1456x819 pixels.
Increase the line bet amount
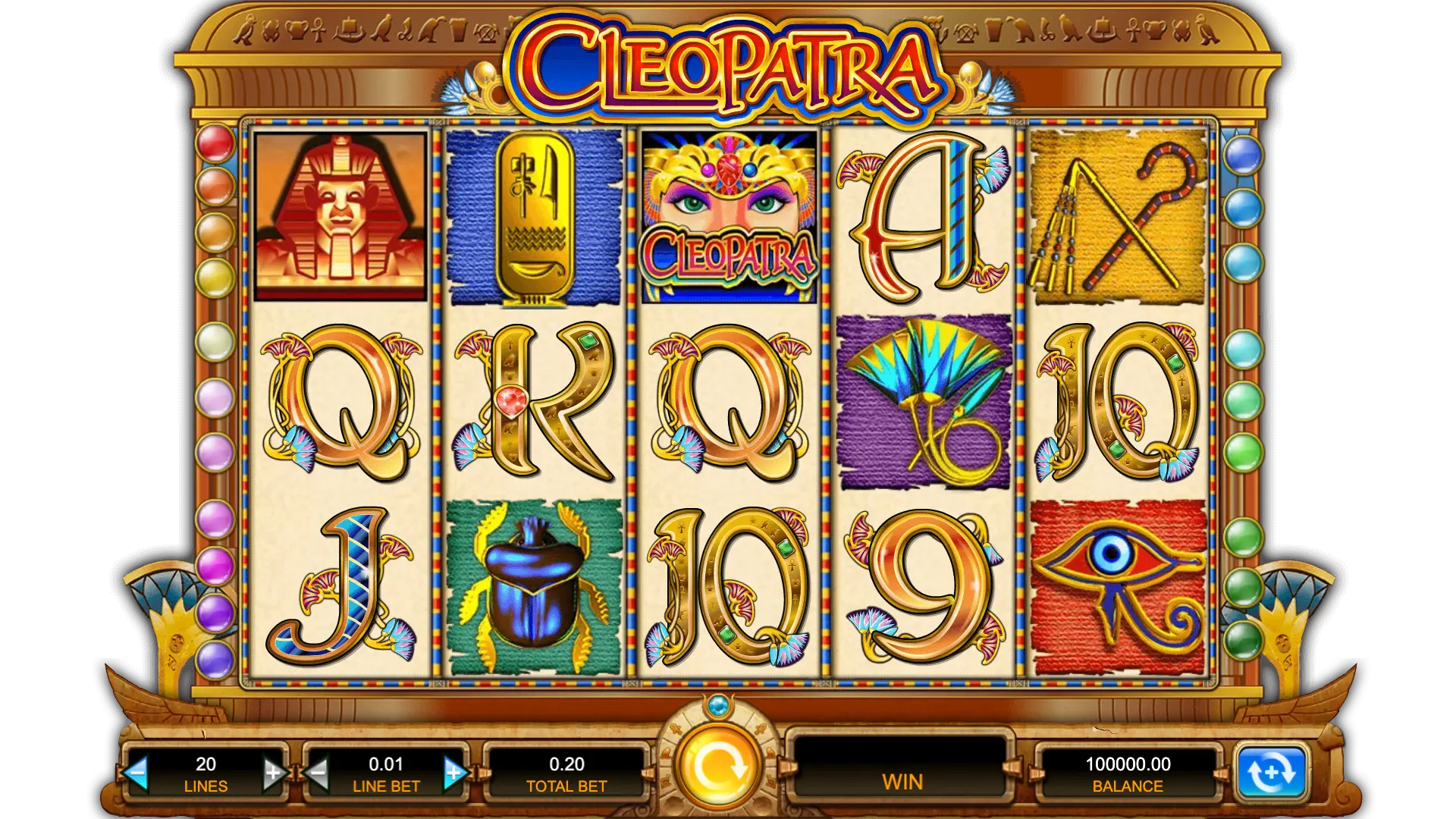453,773
